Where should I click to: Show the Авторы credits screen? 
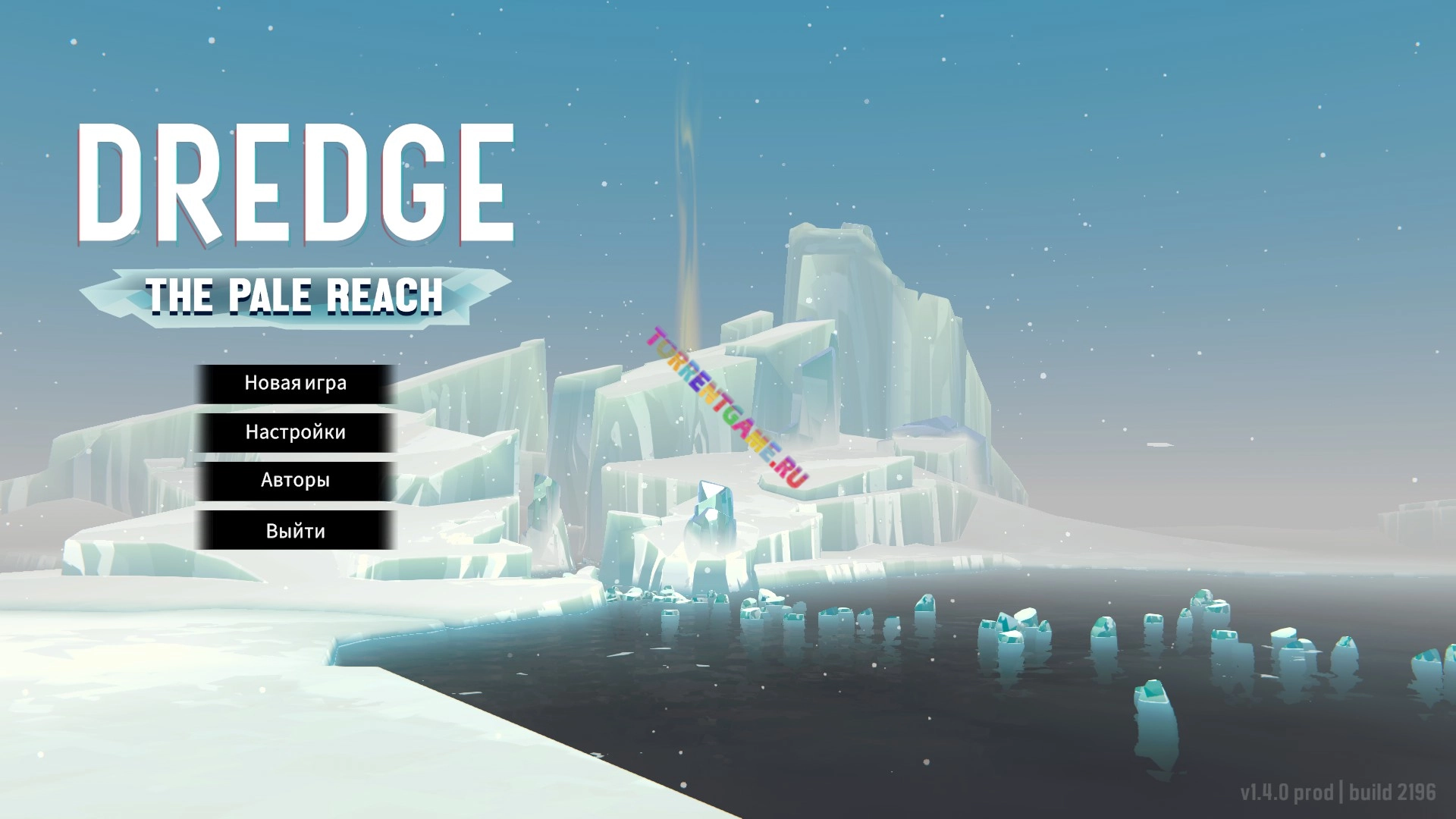296,481
